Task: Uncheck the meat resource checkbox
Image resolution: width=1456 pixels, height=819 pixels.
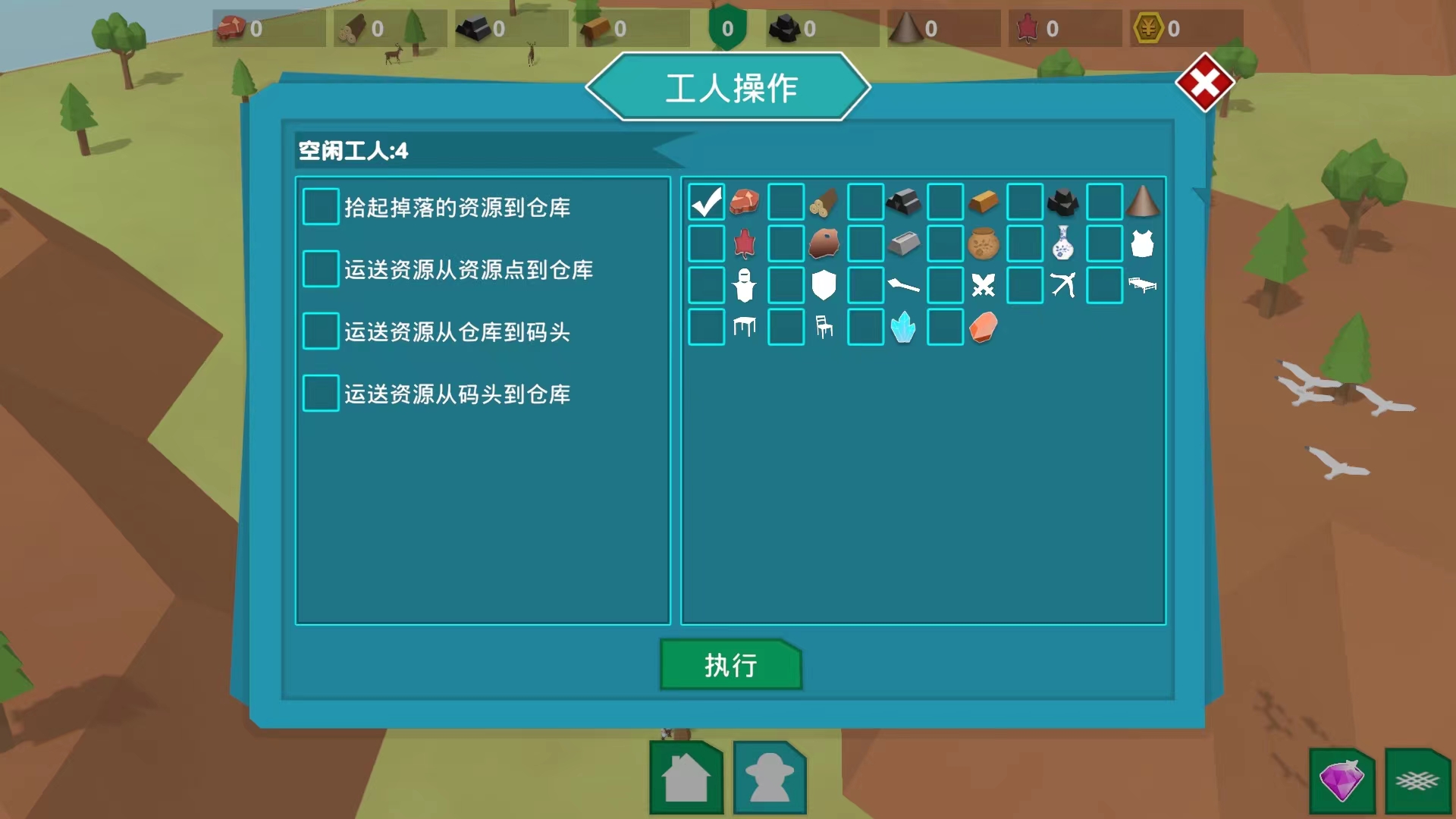Action: (x=706, y=201)
